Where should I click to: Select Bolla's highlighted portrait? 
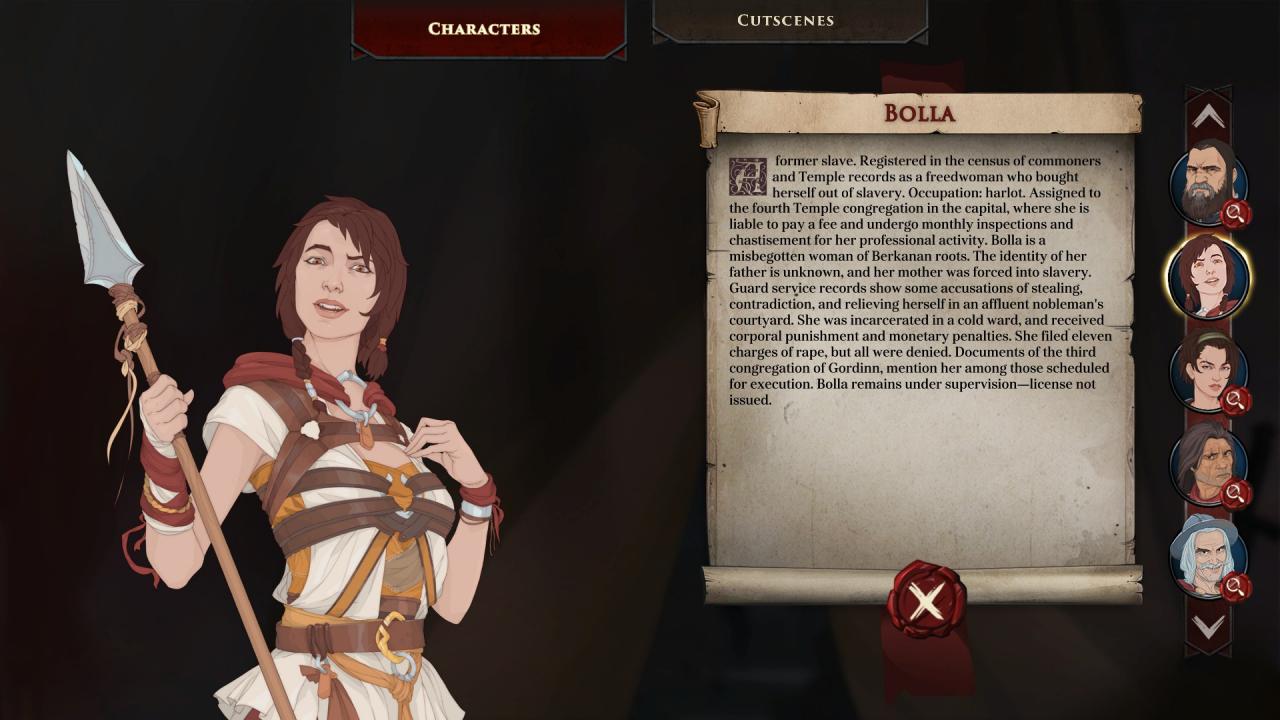click(1208, 277)
